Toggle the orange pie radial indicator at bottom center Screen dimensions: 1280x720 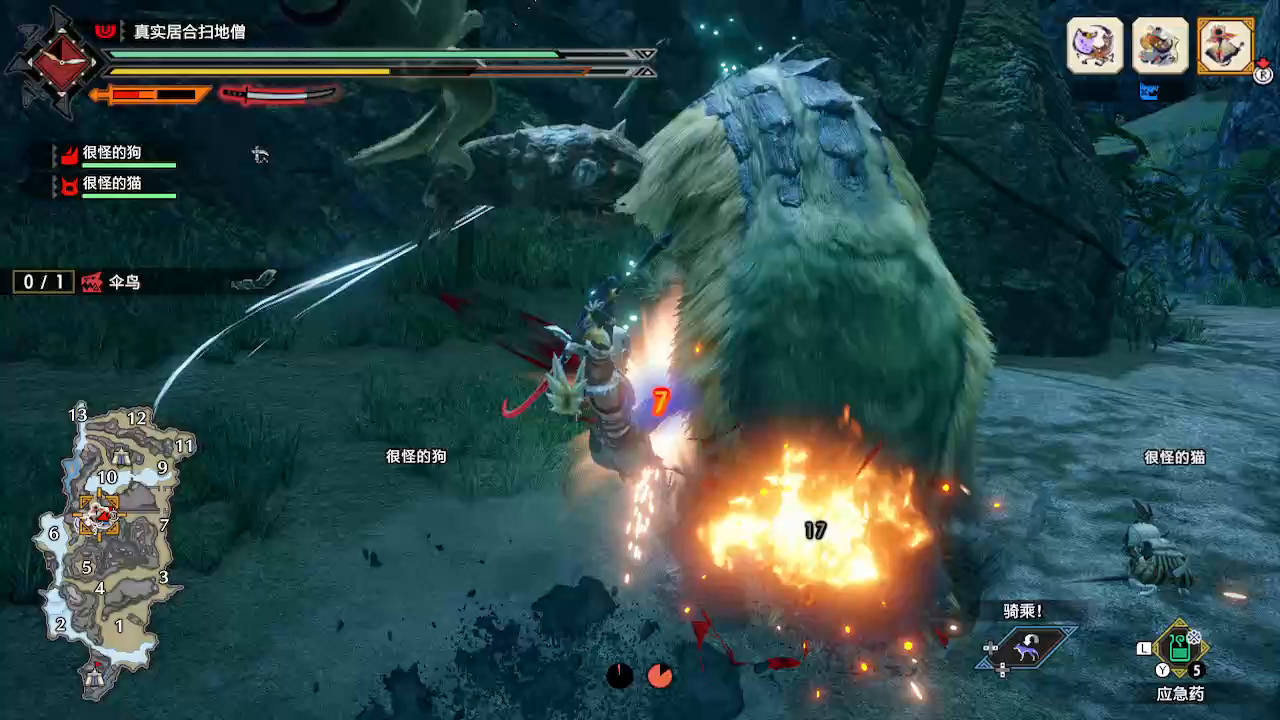tap(658, 675)
